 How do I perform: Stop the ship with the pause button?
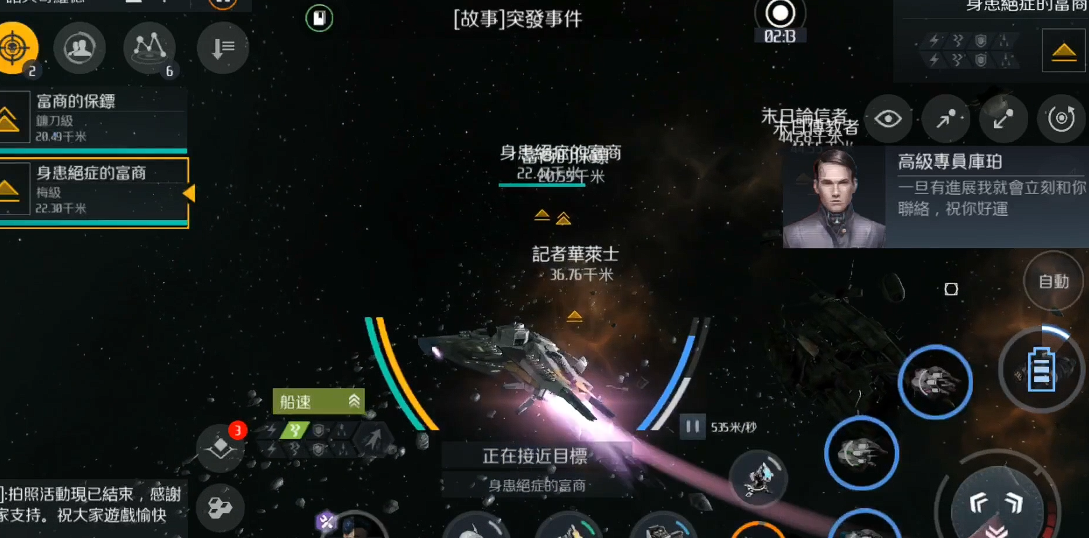tap(692, 427)
